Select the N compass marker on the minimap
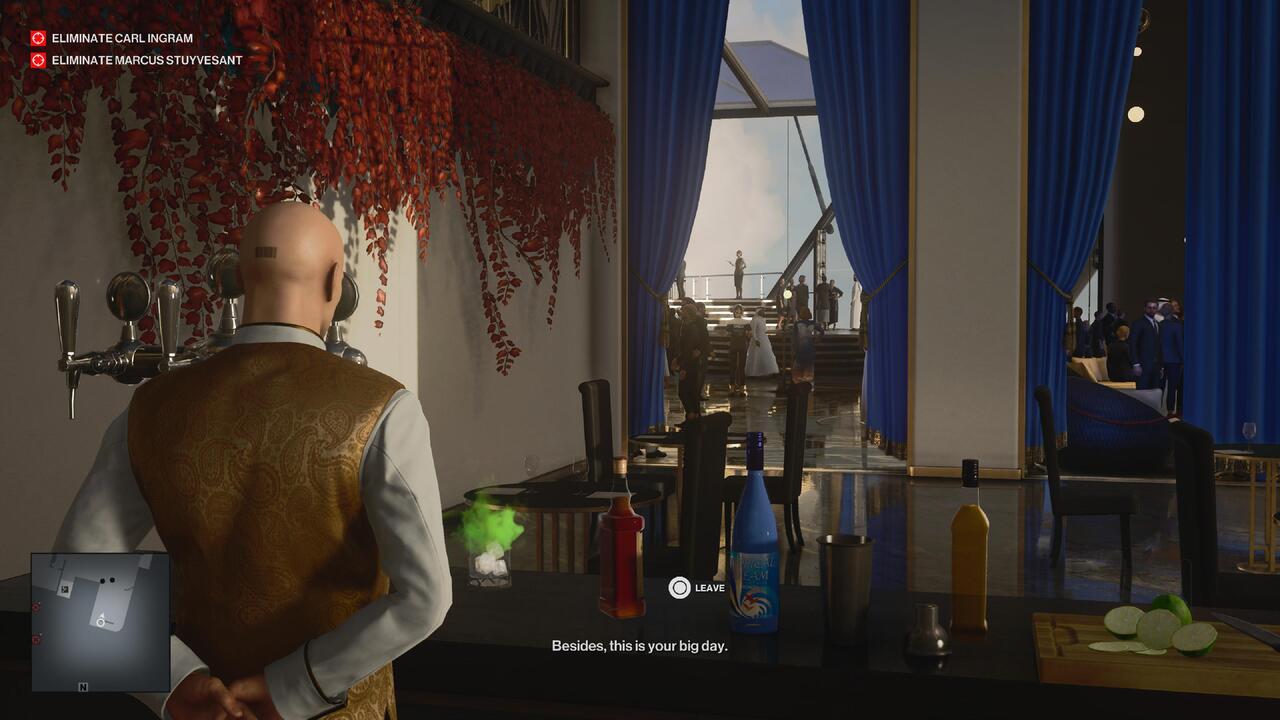1280x720 pixels. (83, 688)
